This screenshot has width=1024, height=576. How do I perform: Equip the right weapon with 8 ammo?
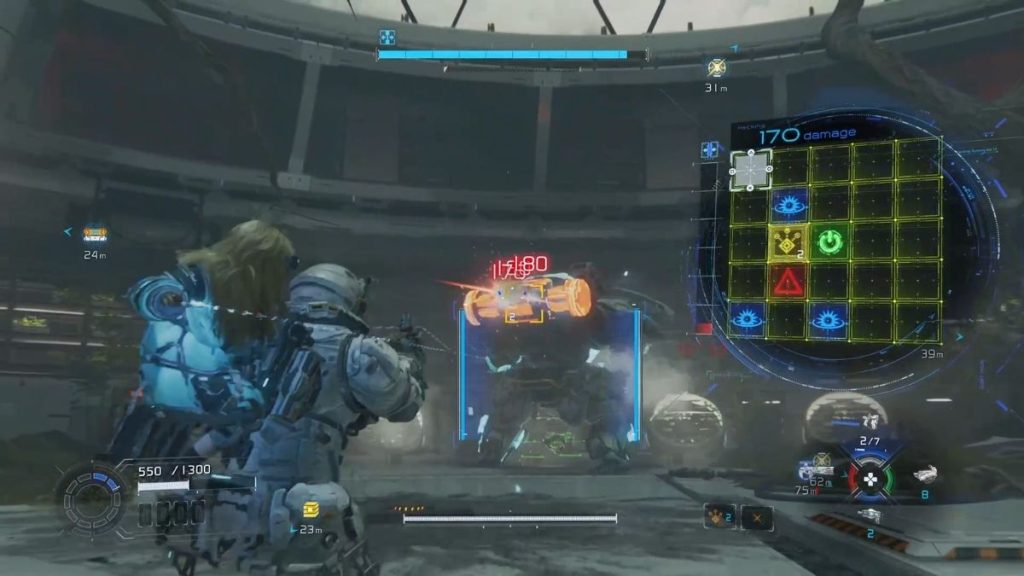[926, 476]
